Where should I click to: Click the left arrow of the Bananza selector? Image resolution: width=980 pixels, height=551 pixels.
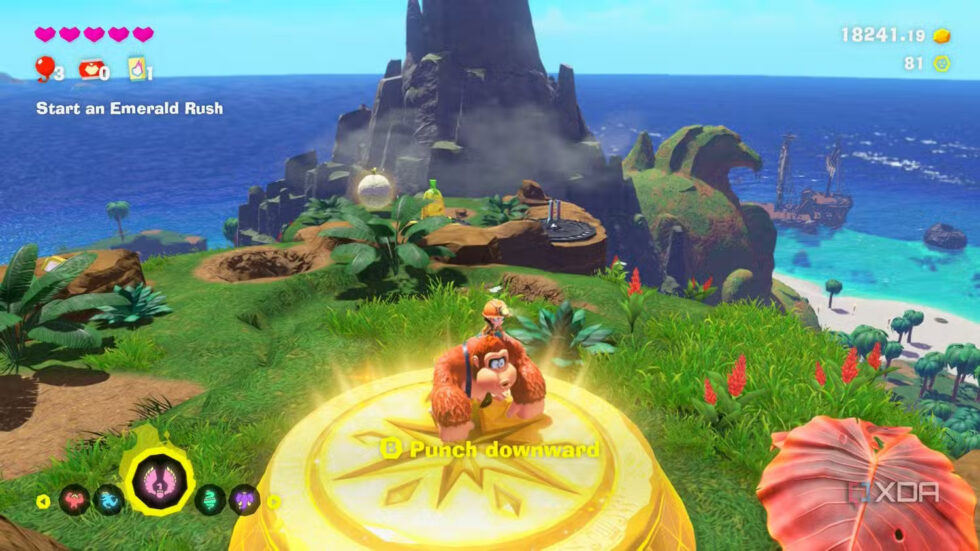coord(44,500)
